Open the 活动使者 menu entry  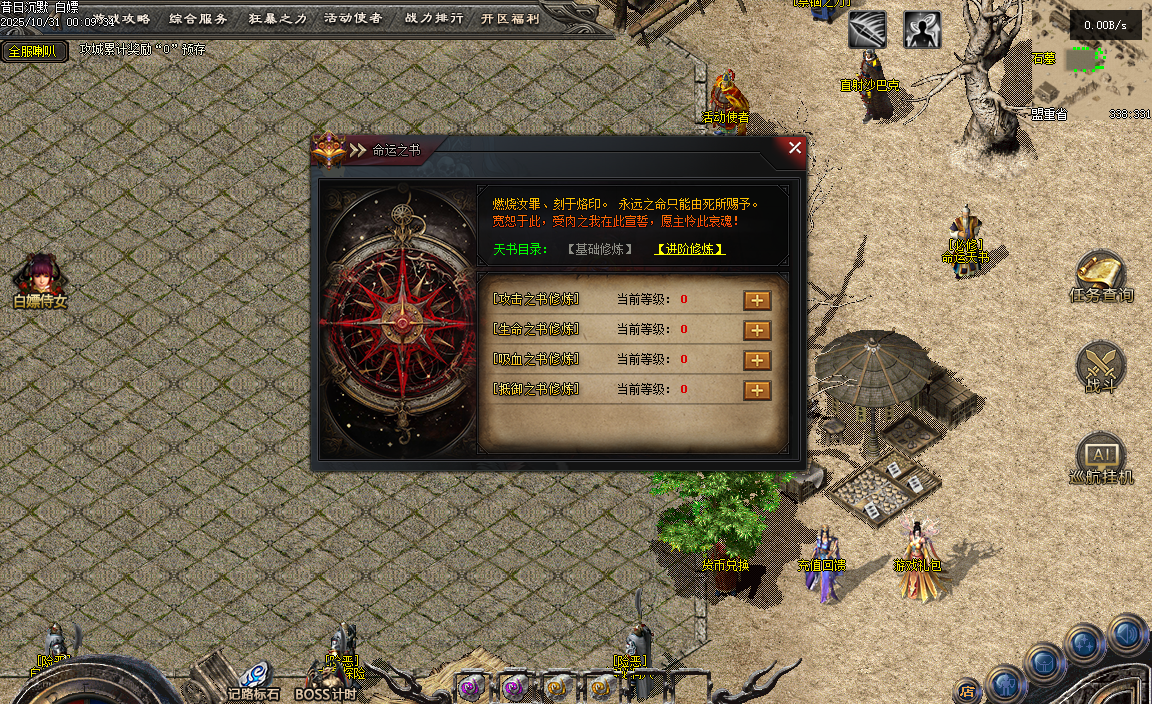[x=353, y=18]
